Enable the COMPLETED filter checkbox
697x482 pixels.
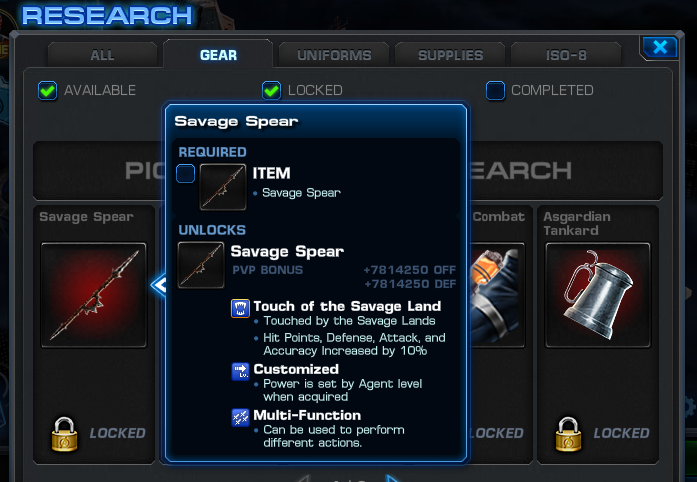[495, 91]
